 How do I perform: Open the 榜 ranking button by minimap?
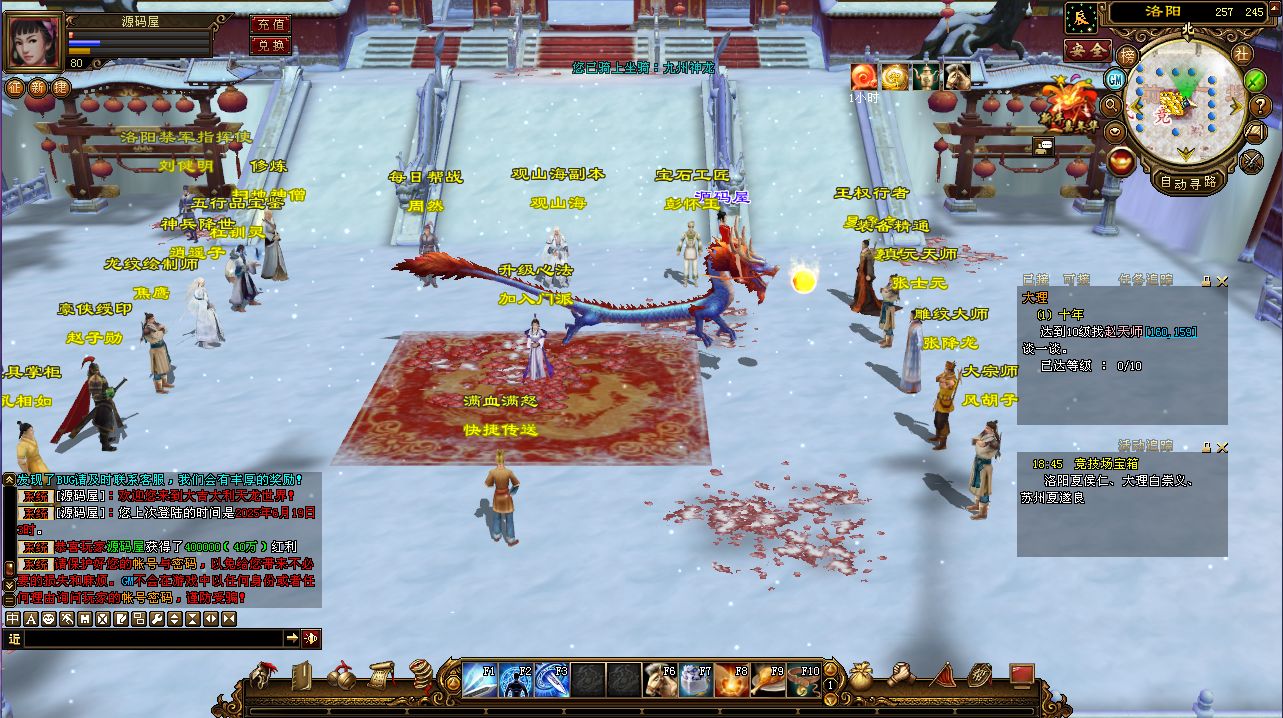click(1127, 55)
